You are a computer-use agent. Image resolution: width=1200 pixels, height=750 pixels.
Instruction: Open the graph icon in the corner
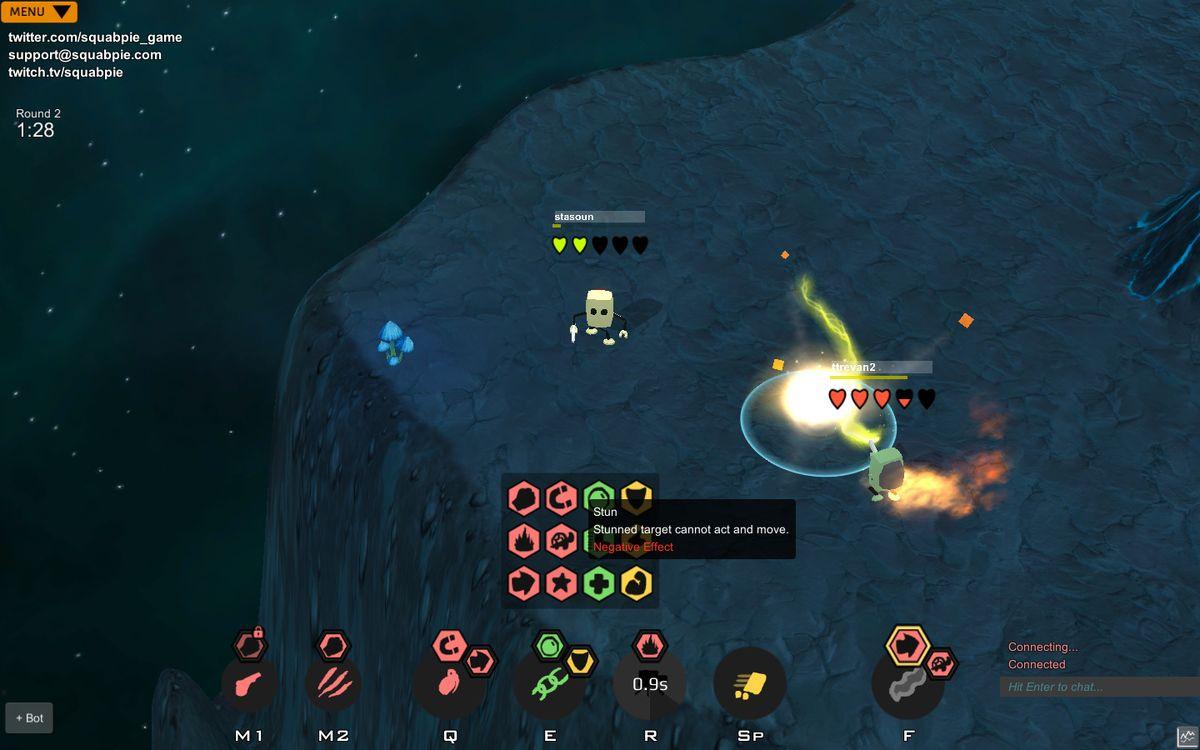pos(1187,736)
